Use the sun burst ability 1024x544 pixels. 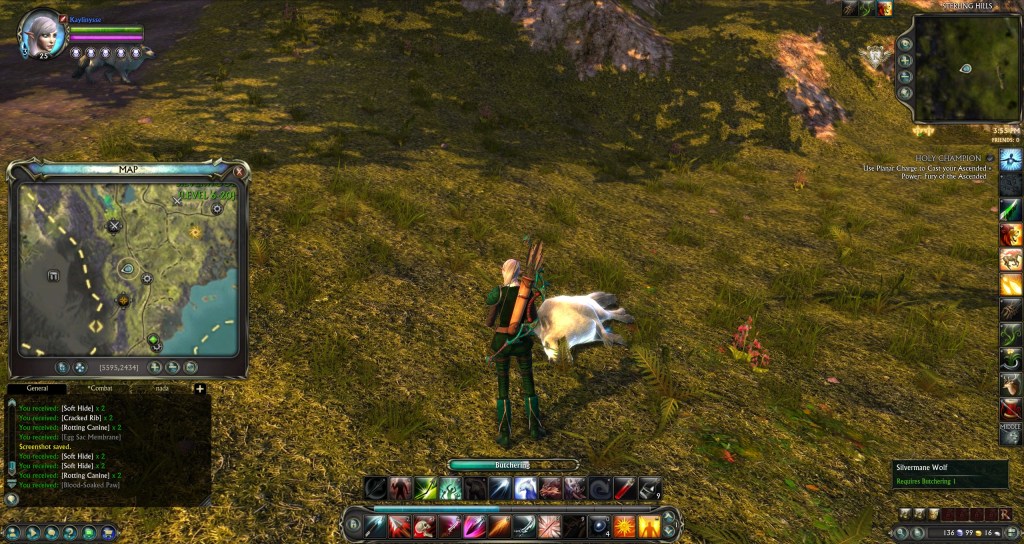[x=624, y=526]
